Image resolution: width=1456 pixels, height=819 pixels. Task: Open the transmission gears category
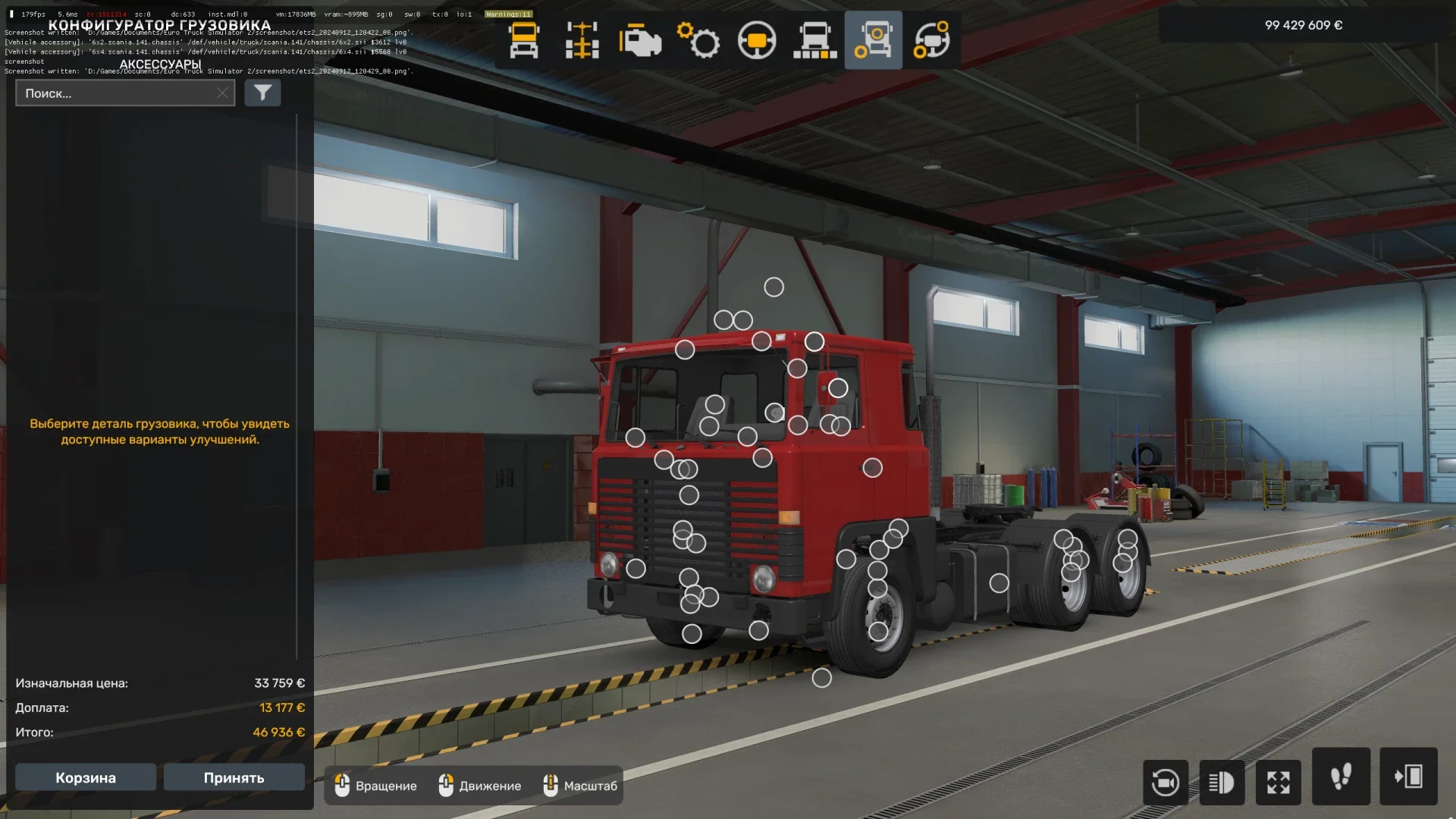697,39
